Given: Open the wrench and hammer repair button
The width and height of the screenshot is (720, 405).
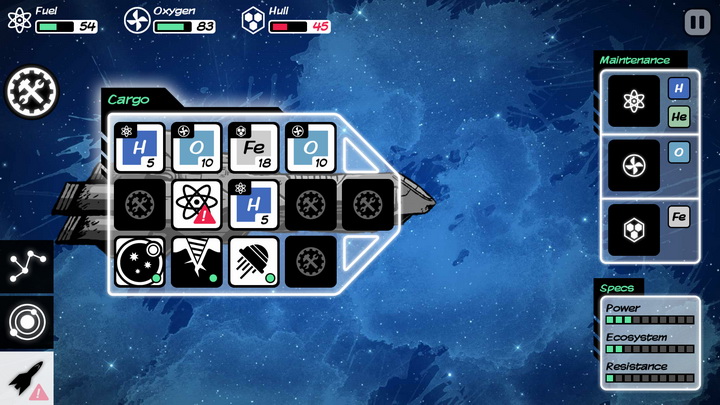Looking at the screenshot, I should pyautogui.click(x=32, y=92).
